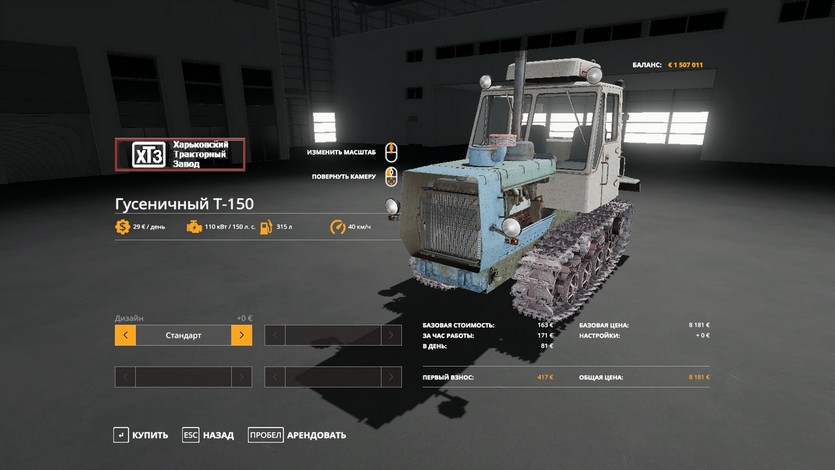Buy the tractor with the Купить button
Viewport: 835px width, 470px height.
[141, 435]
